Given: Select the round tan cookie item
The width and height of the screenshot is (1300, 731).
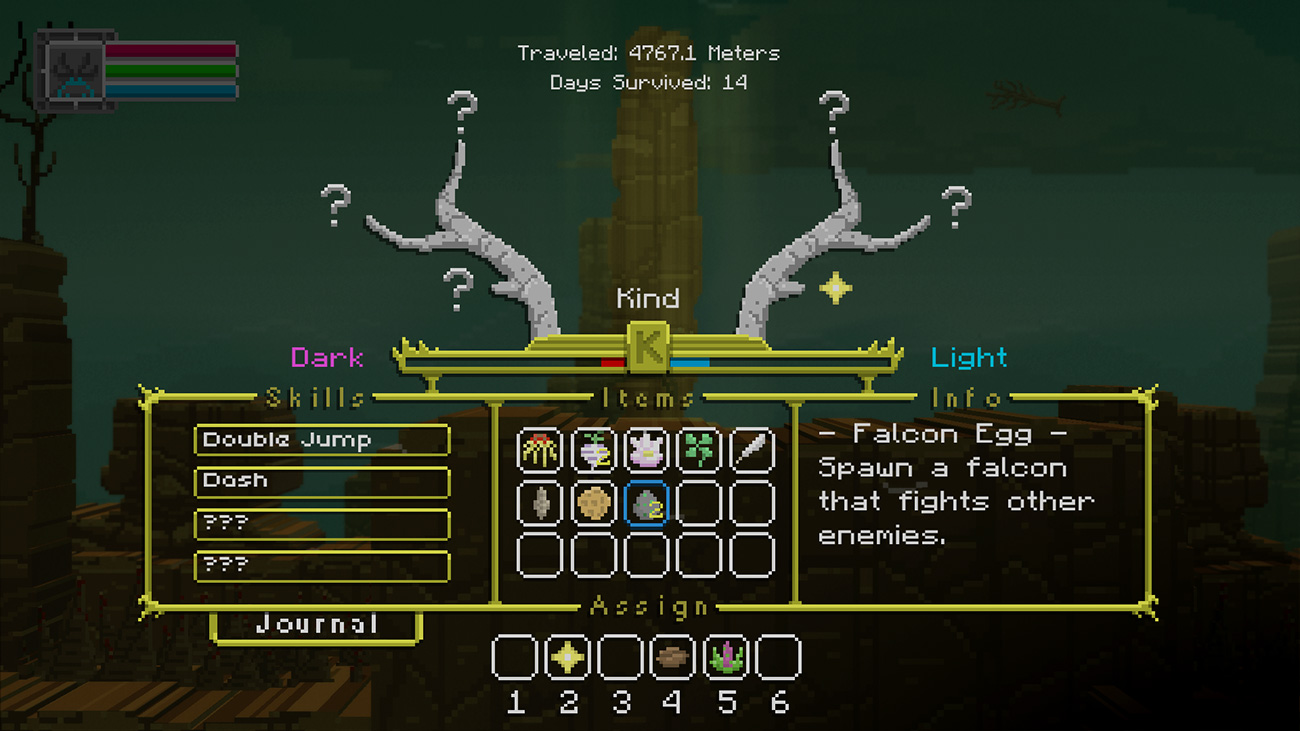Looking at the screenshot, I should coord(593,503).
